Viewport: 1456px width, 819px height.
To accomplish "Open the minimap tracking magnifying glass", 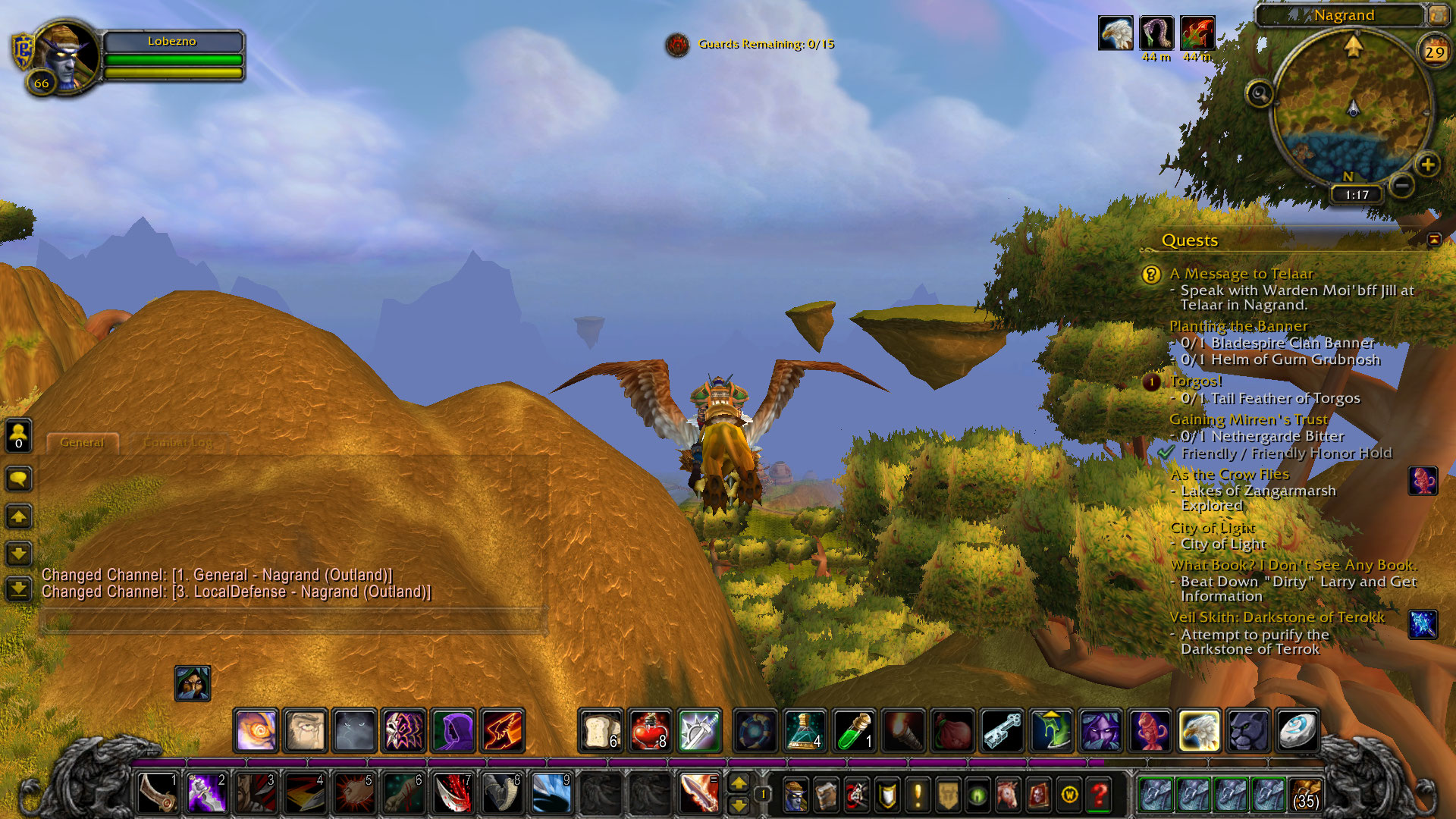I will click(x=1260, y=94).
